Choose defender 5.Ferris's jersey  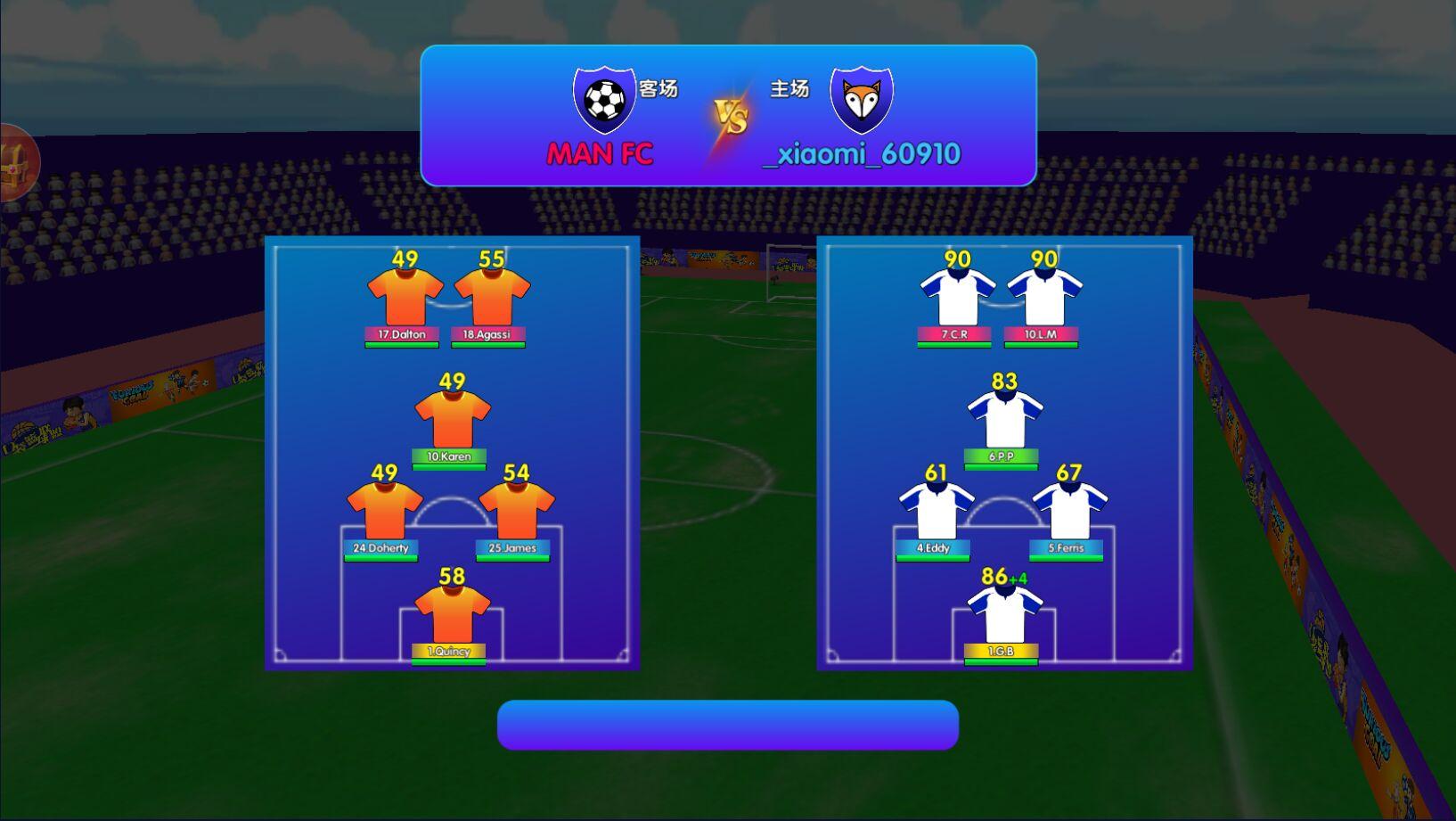(x=1069, y=511)
